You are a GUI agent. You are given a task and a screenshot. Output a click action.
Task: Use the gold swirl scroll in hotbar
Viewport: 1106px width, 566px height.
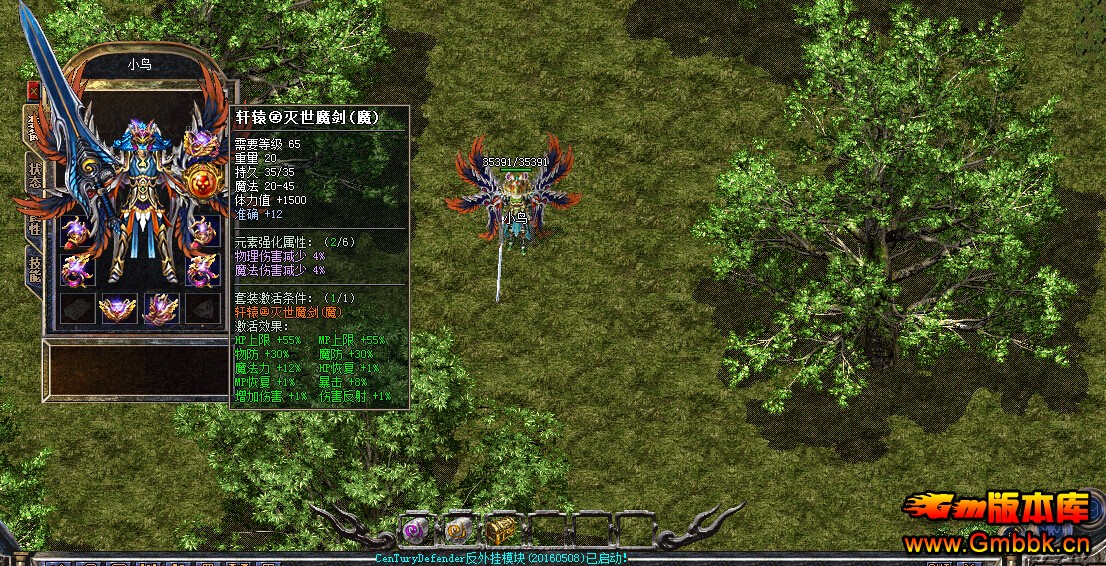pos(457,528)
